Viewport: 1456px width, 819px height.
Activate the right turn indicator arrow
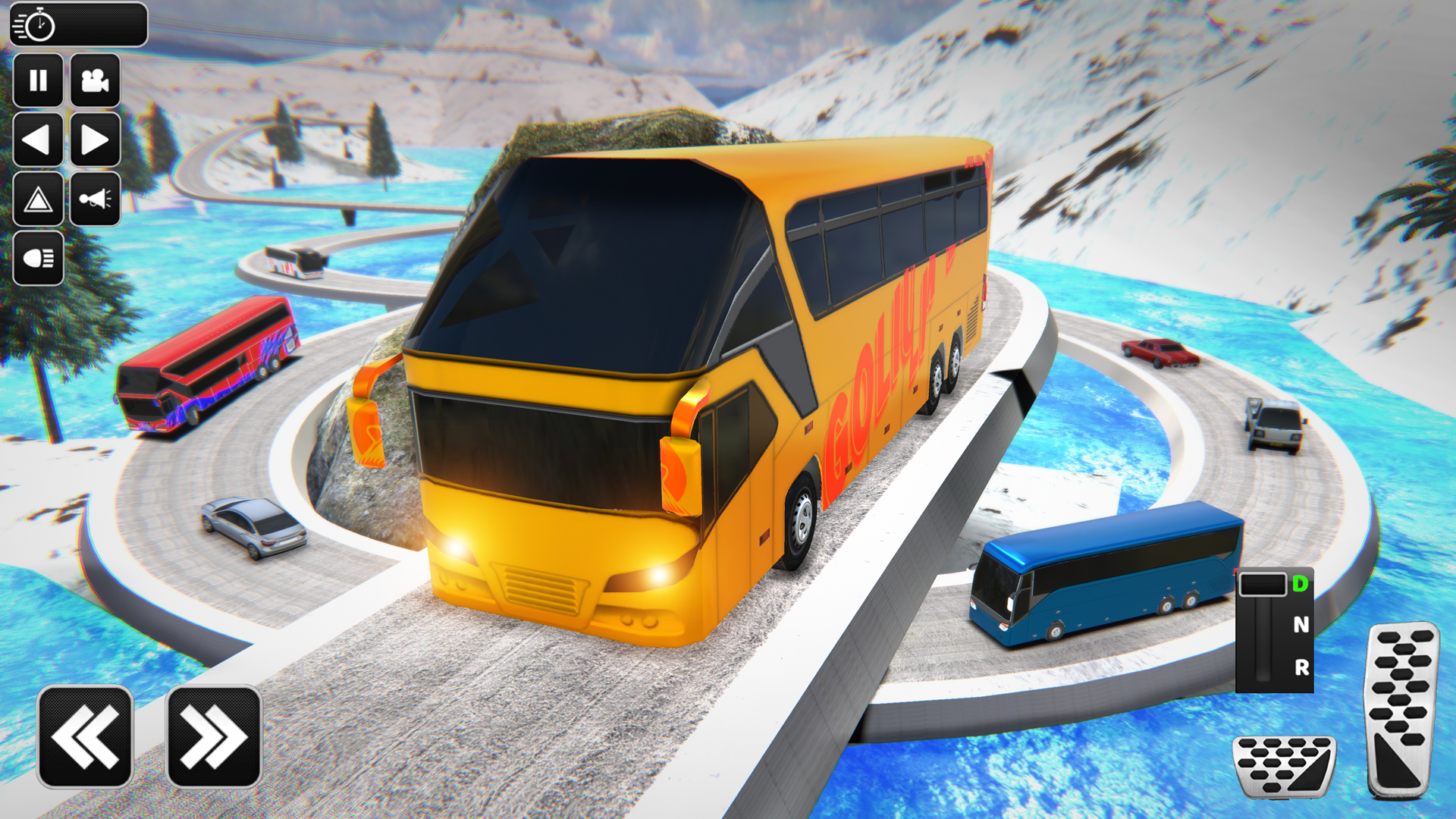(95, 140)
